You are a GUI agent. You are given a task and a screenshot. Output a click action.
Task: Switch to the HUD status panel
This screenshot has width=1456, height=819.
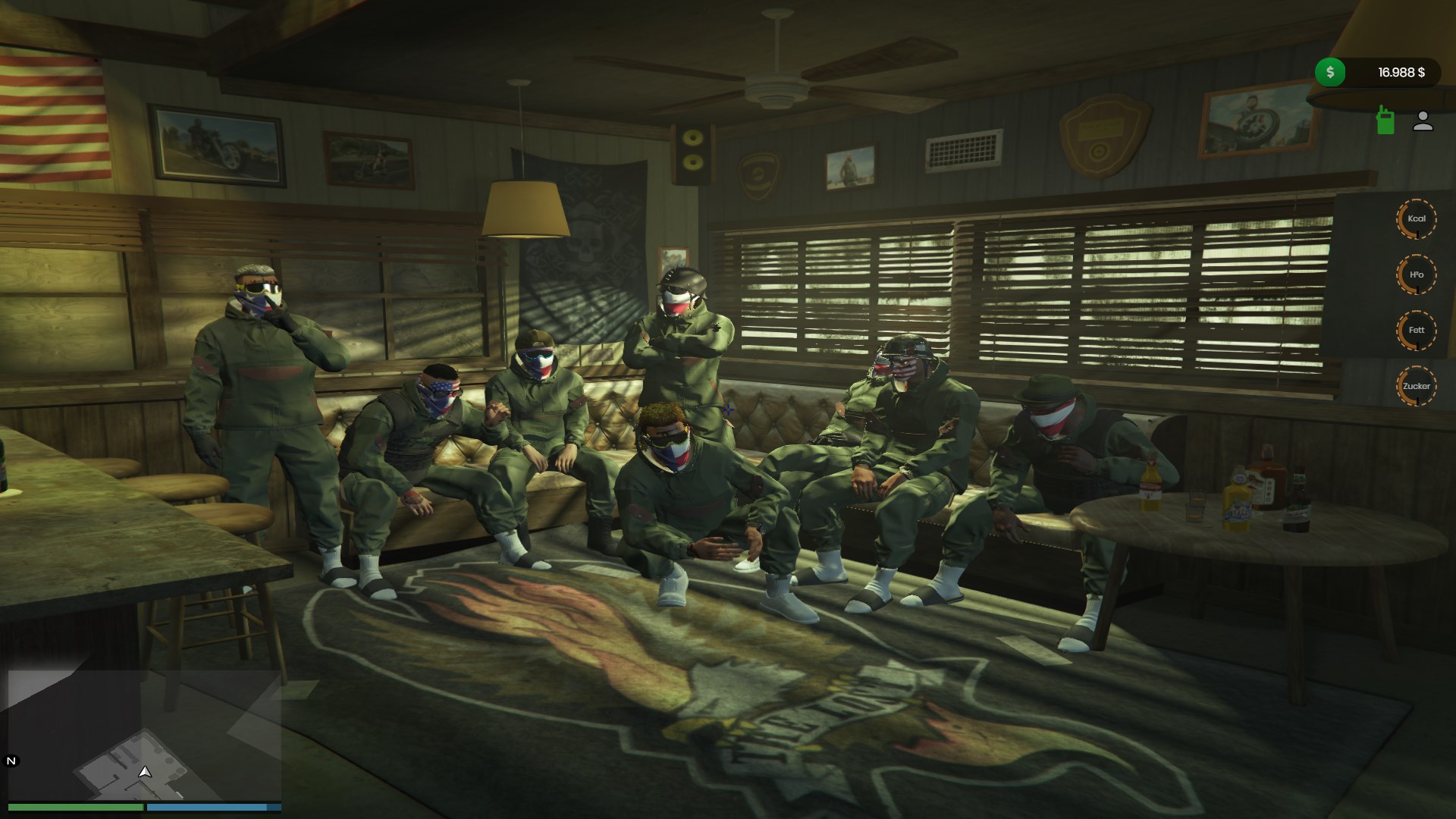point(1417,303)
